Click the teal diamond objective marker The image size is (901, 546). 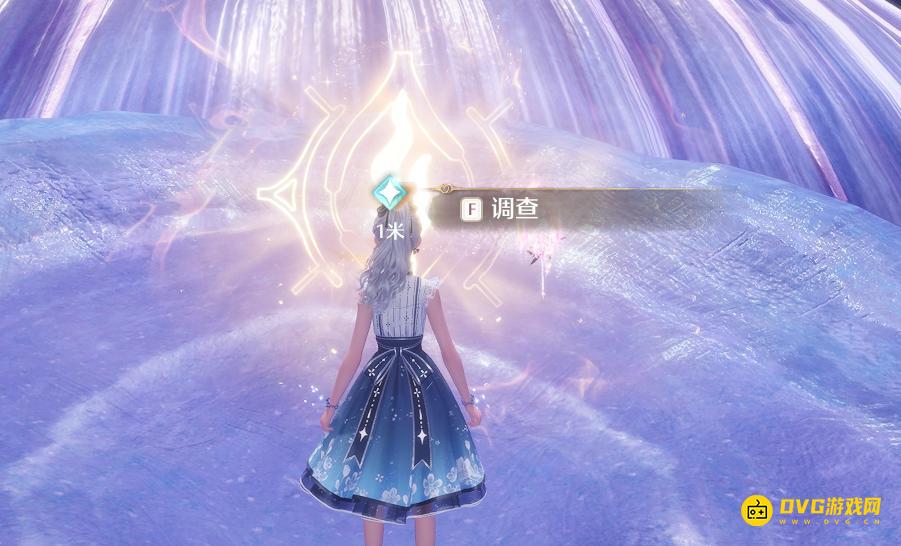click(x=387, y=193)
